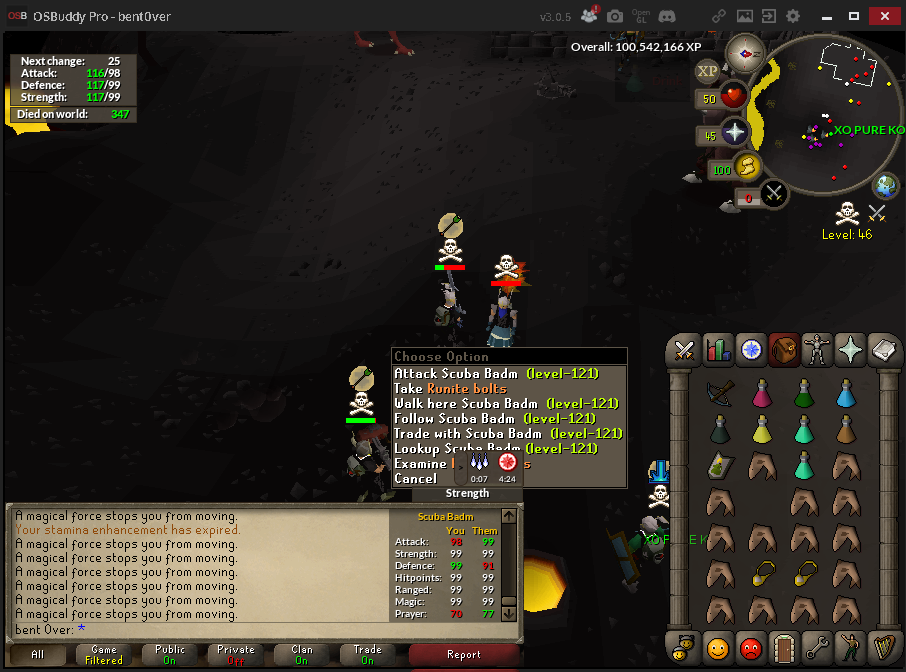Select the crossbow in the inventory
This screenshot has height=672, width=906.
[x=719, y=392]
